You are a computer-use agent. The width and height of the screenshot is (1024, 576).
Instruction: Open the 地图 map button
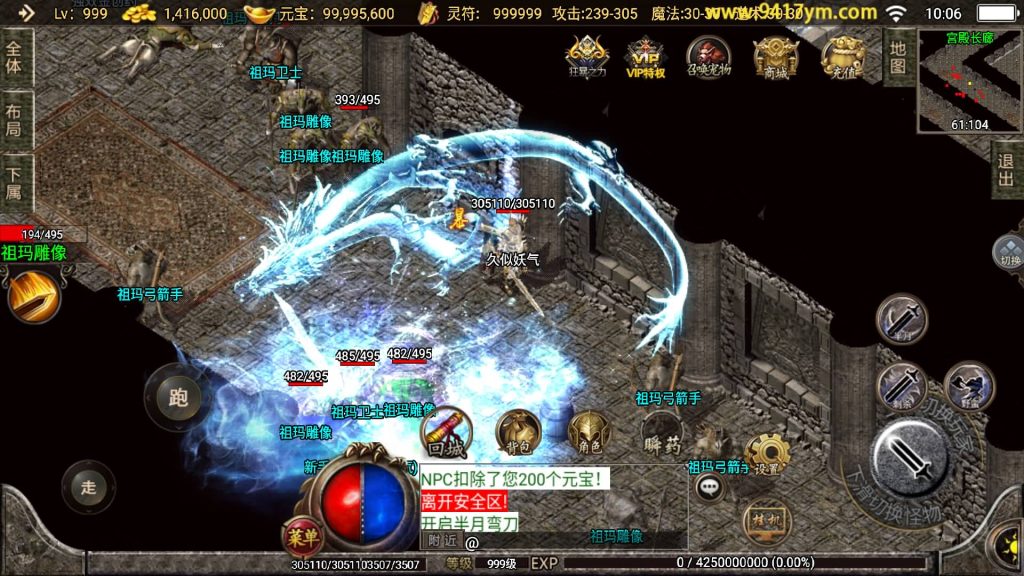point(897,56)
